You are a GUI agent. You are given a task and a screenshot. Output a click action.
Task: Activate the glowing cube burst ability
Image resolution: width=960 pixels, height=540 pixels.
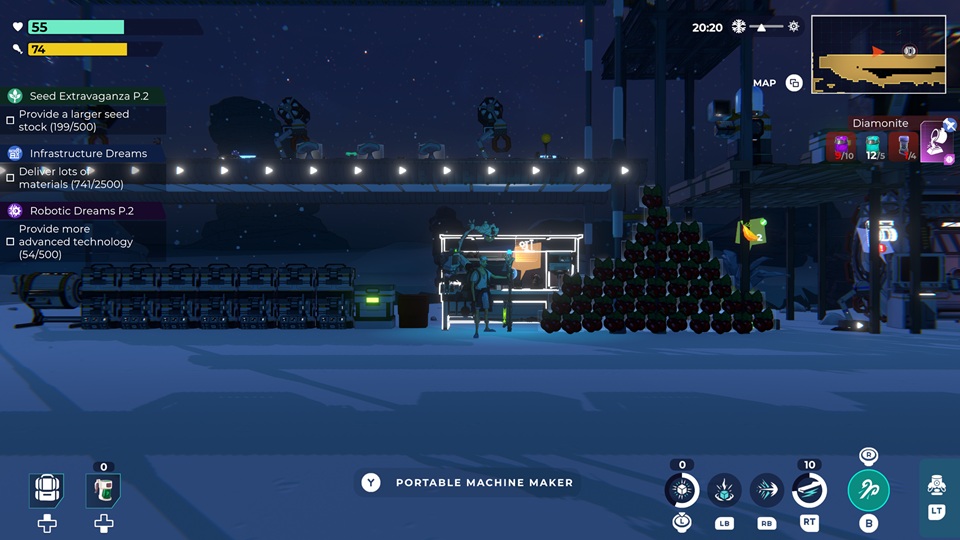(682, 490)
